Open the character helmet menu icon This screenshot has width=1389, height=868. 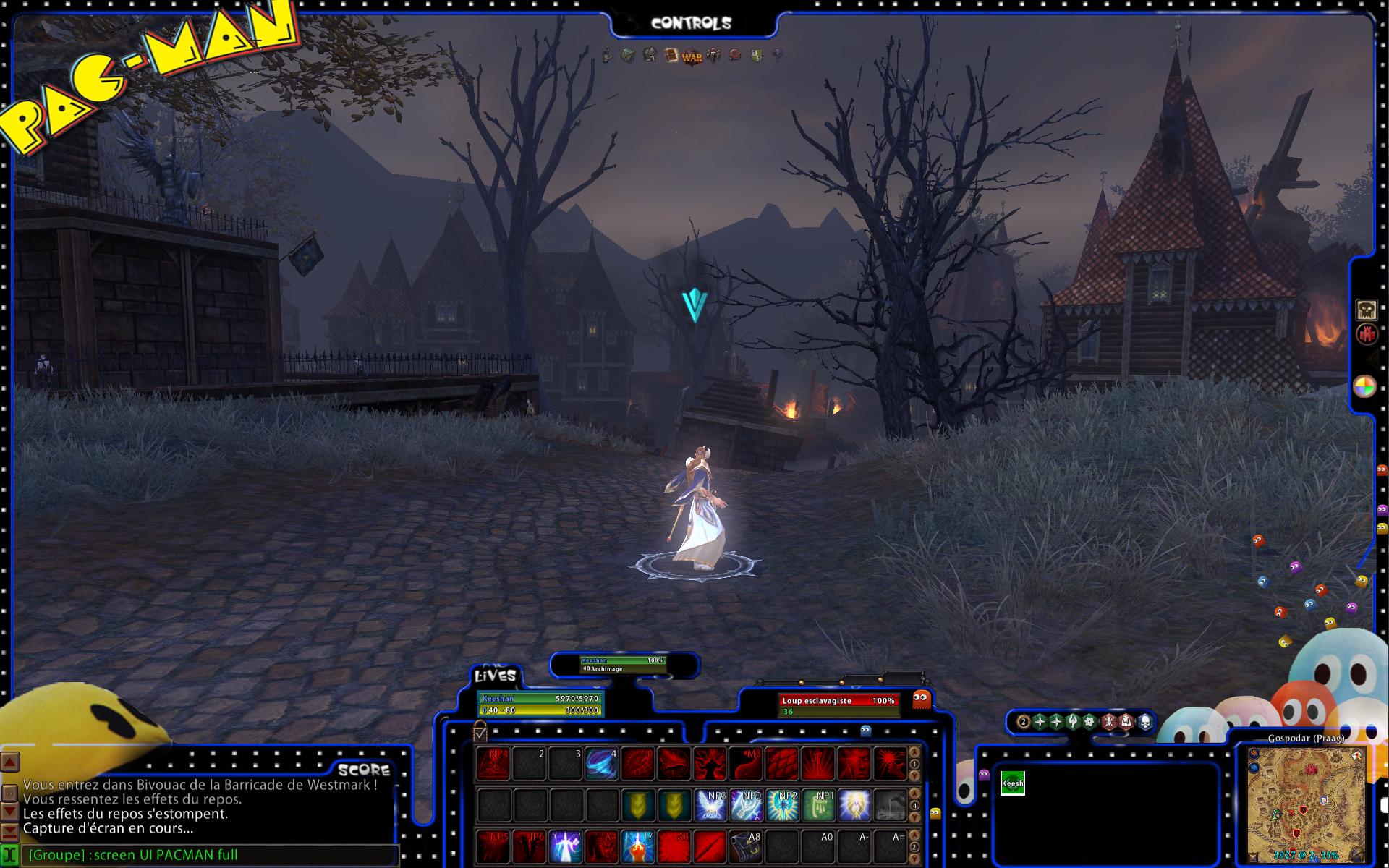click(650, 55)
